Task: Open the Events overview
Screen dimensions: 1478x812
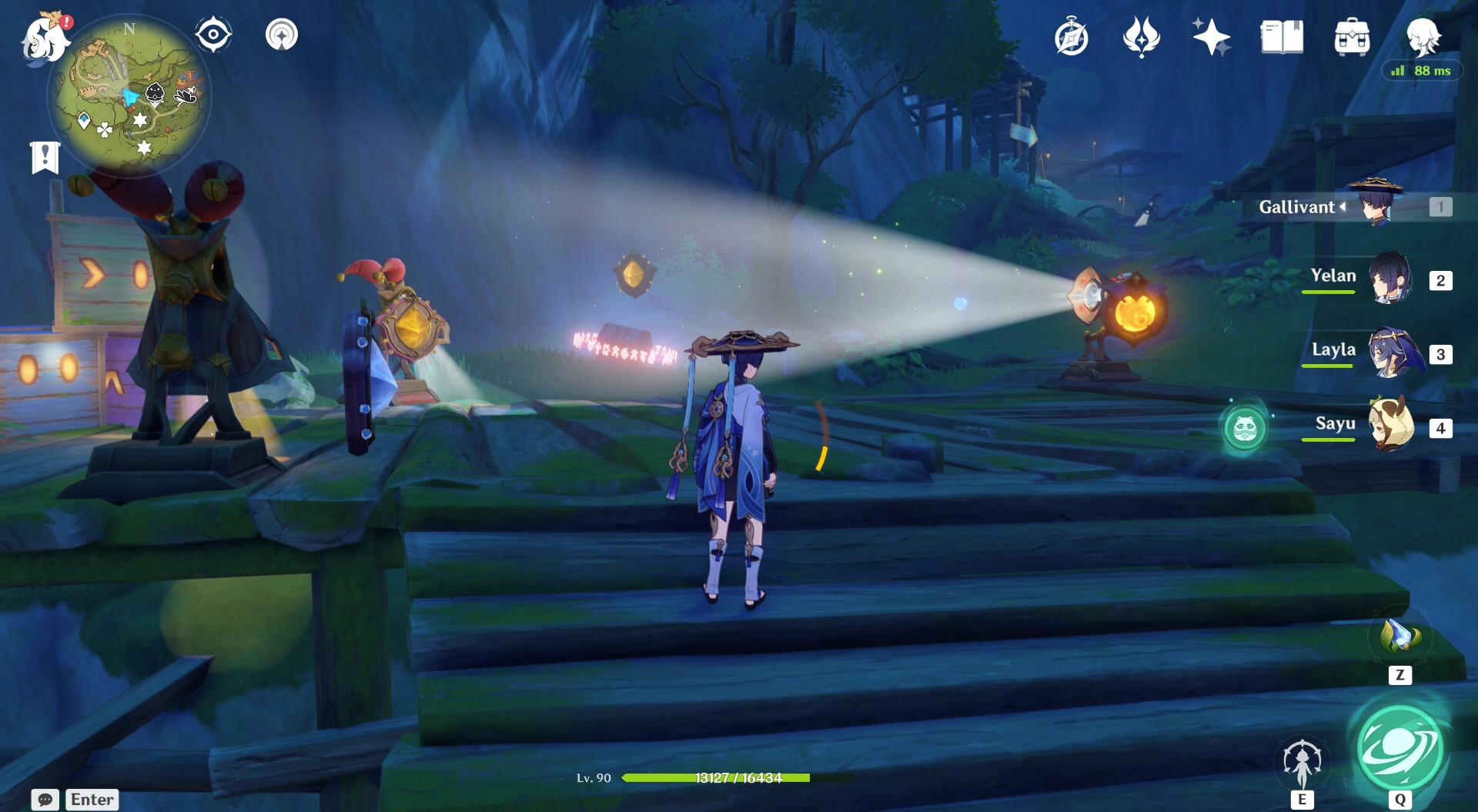Action: 1211,36
